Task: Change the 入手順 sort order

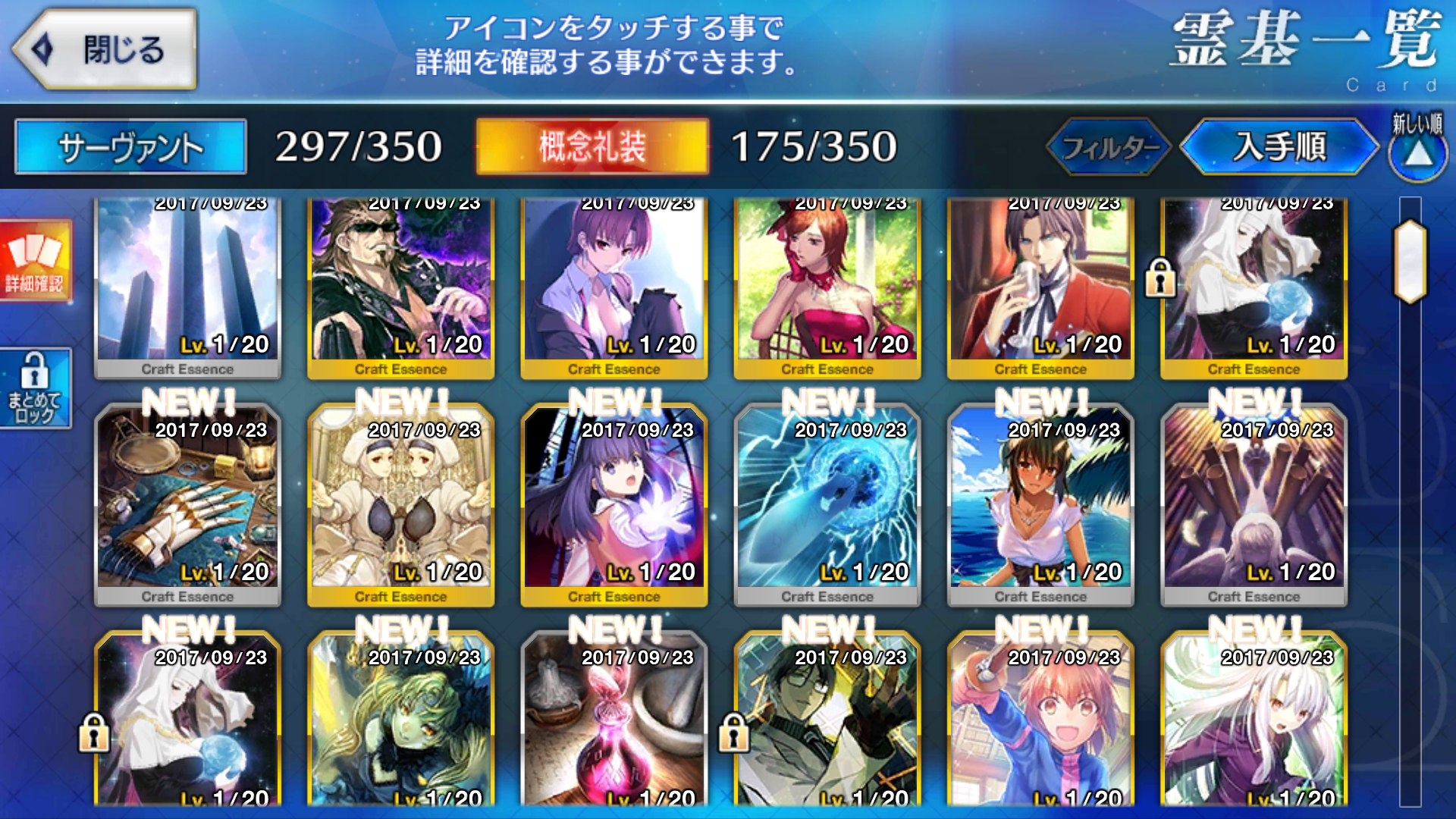Action: (1279, 146)
